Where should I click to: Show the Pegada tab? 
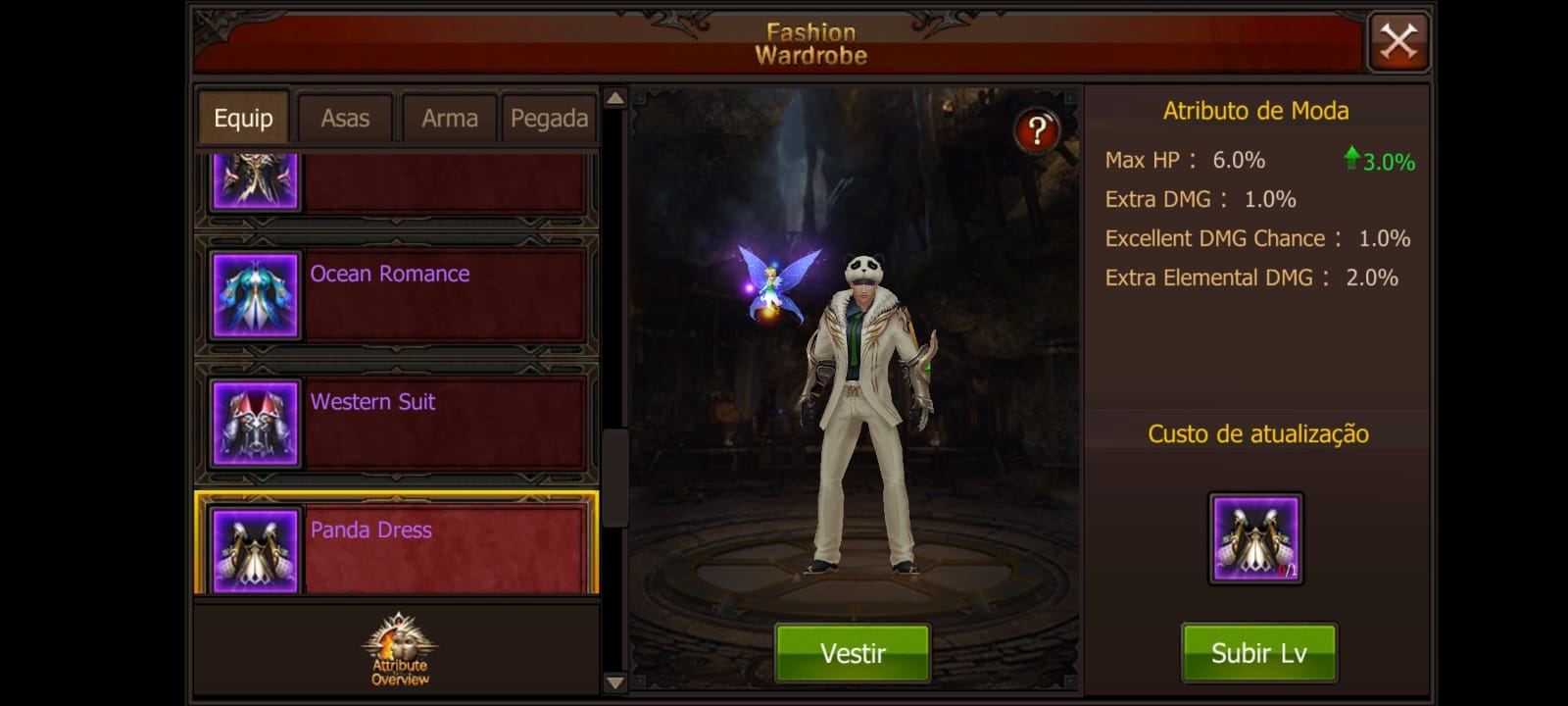coord(549,119)
